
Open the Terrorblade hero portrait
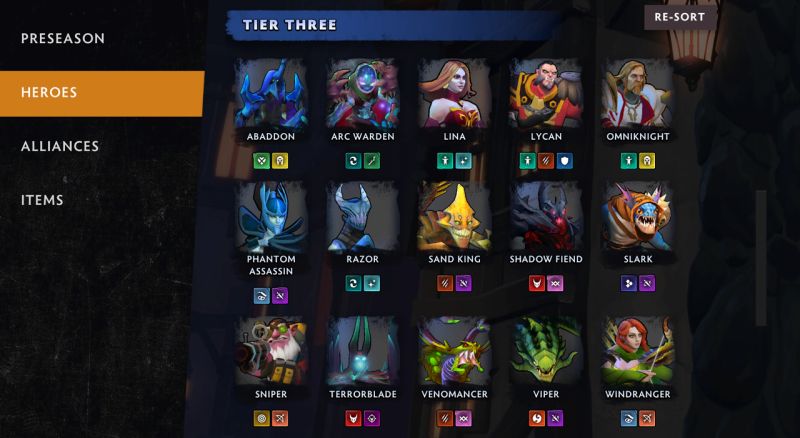click(362, 350)
